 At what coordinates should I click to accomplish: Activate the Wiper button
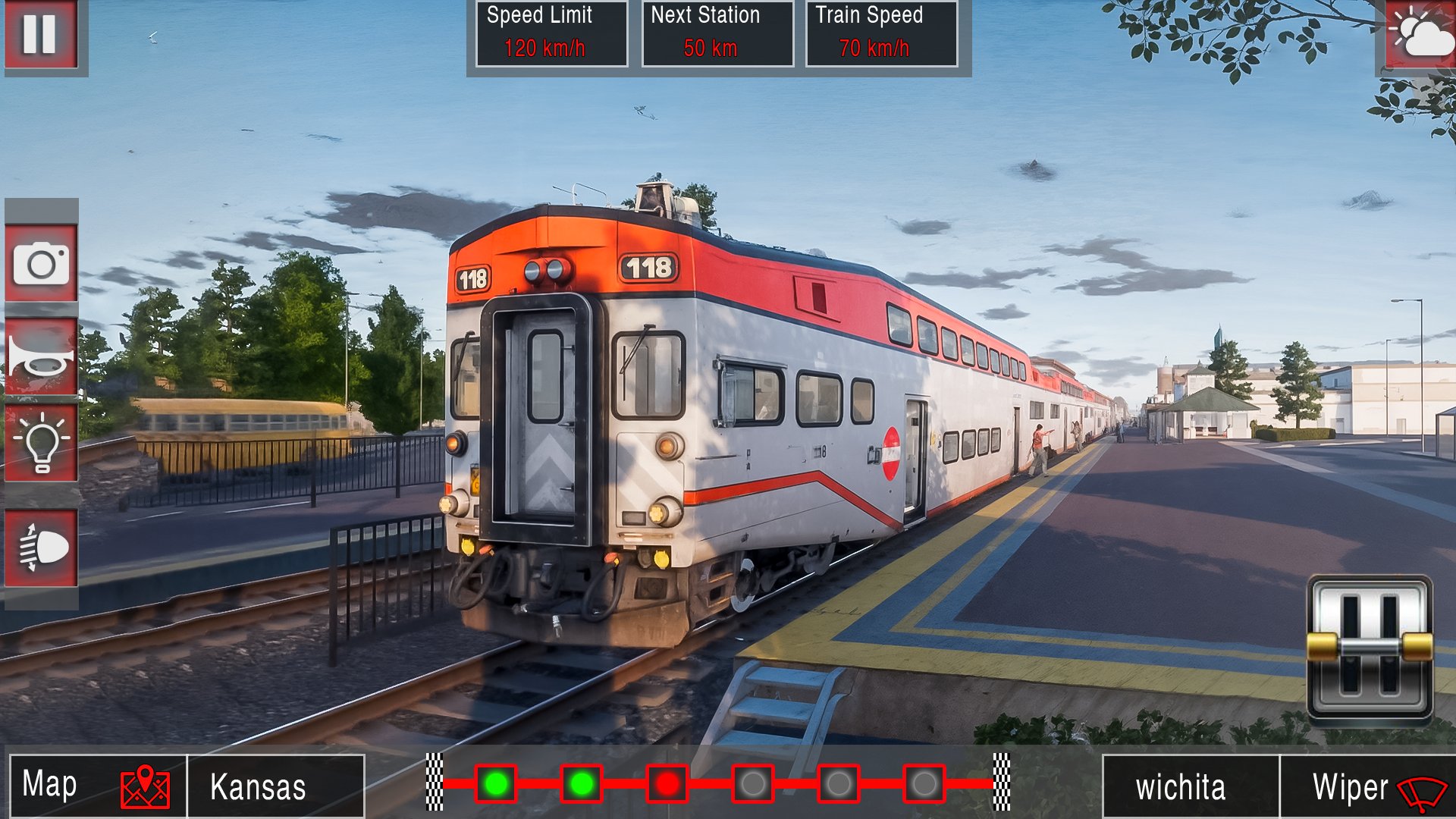[x=1367, y=787]
